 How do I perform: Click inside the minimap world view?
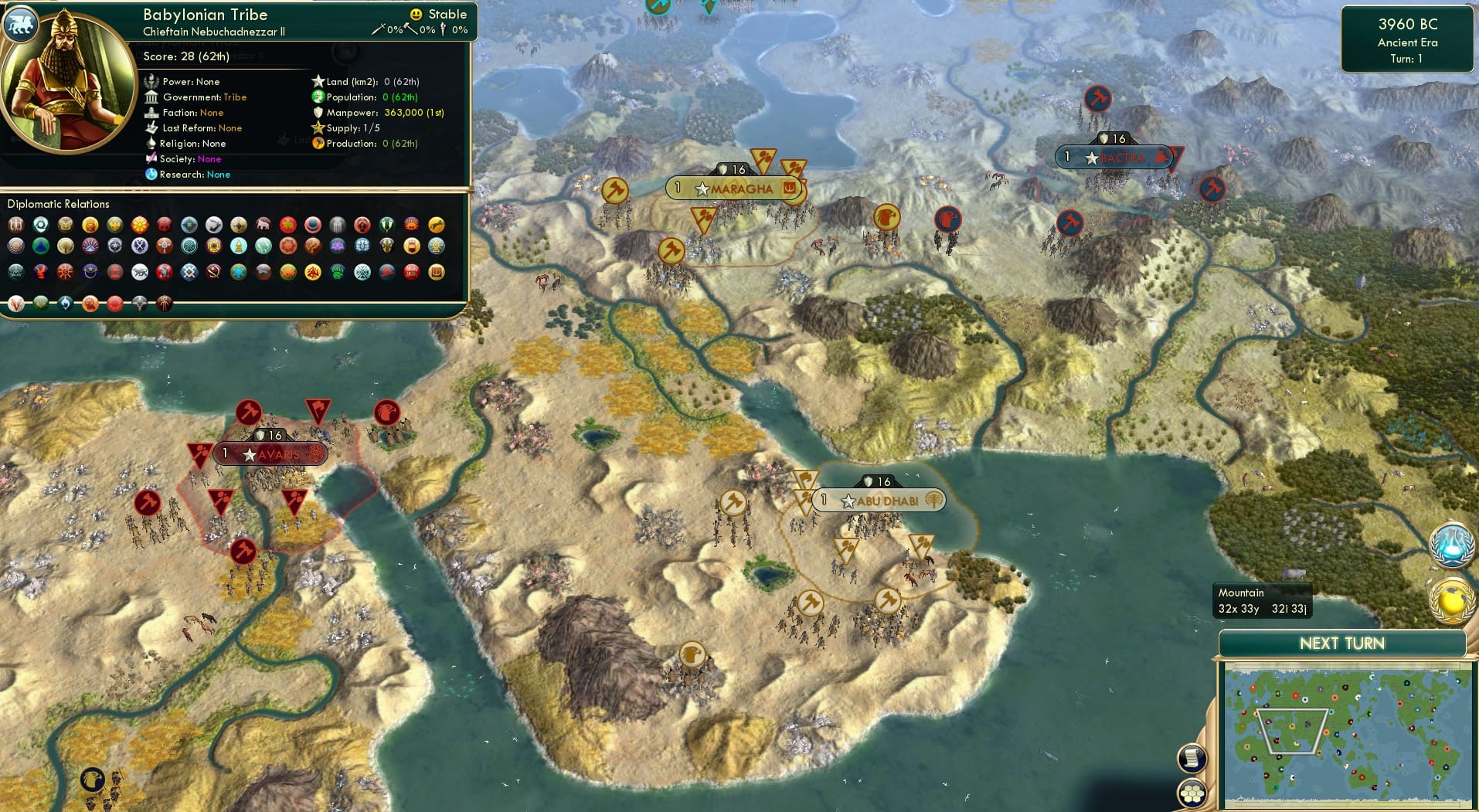1349,726
